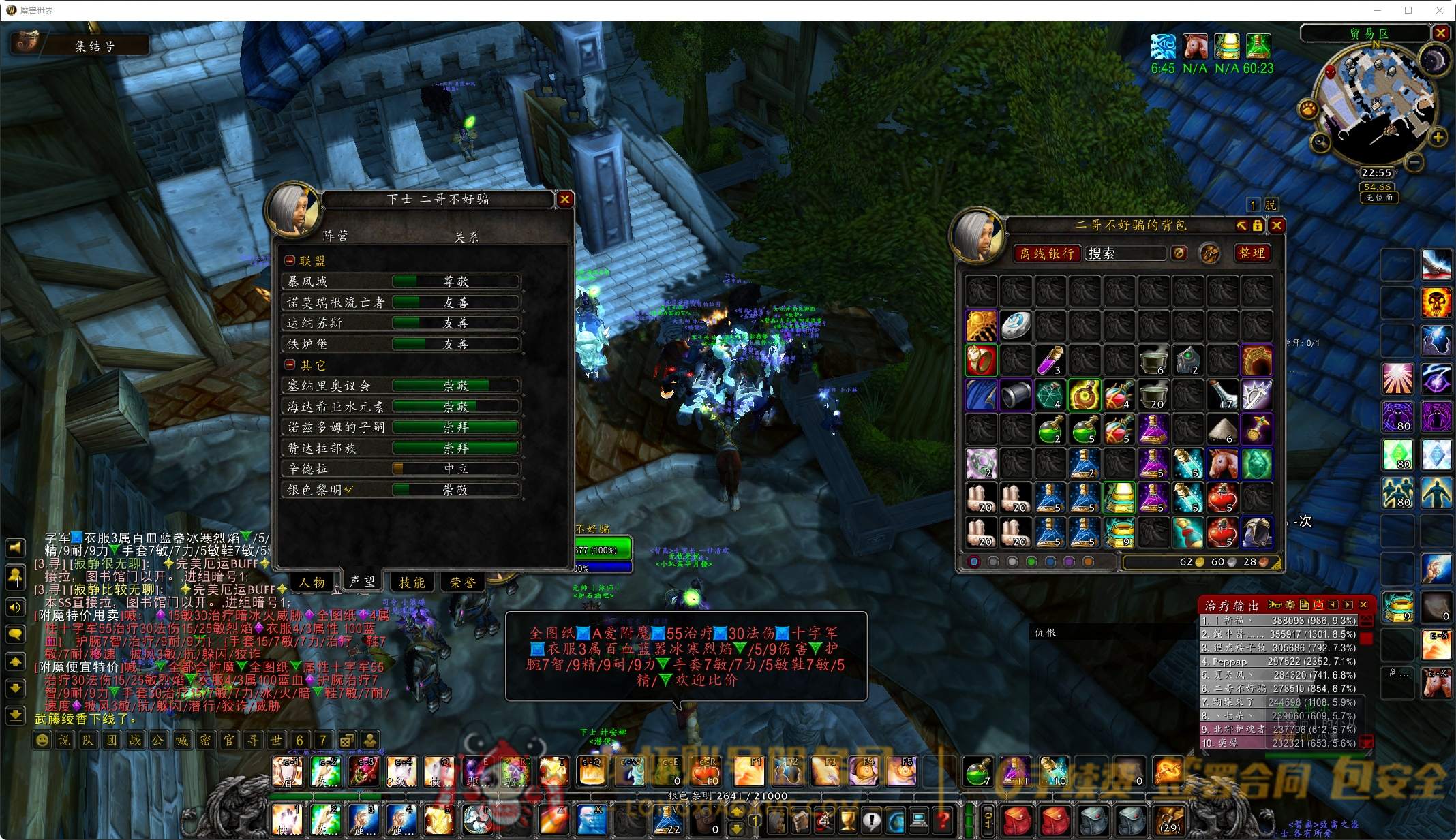Select the 荣誉 honor tab
1456x840 pixels.
(x=463, y=582)
